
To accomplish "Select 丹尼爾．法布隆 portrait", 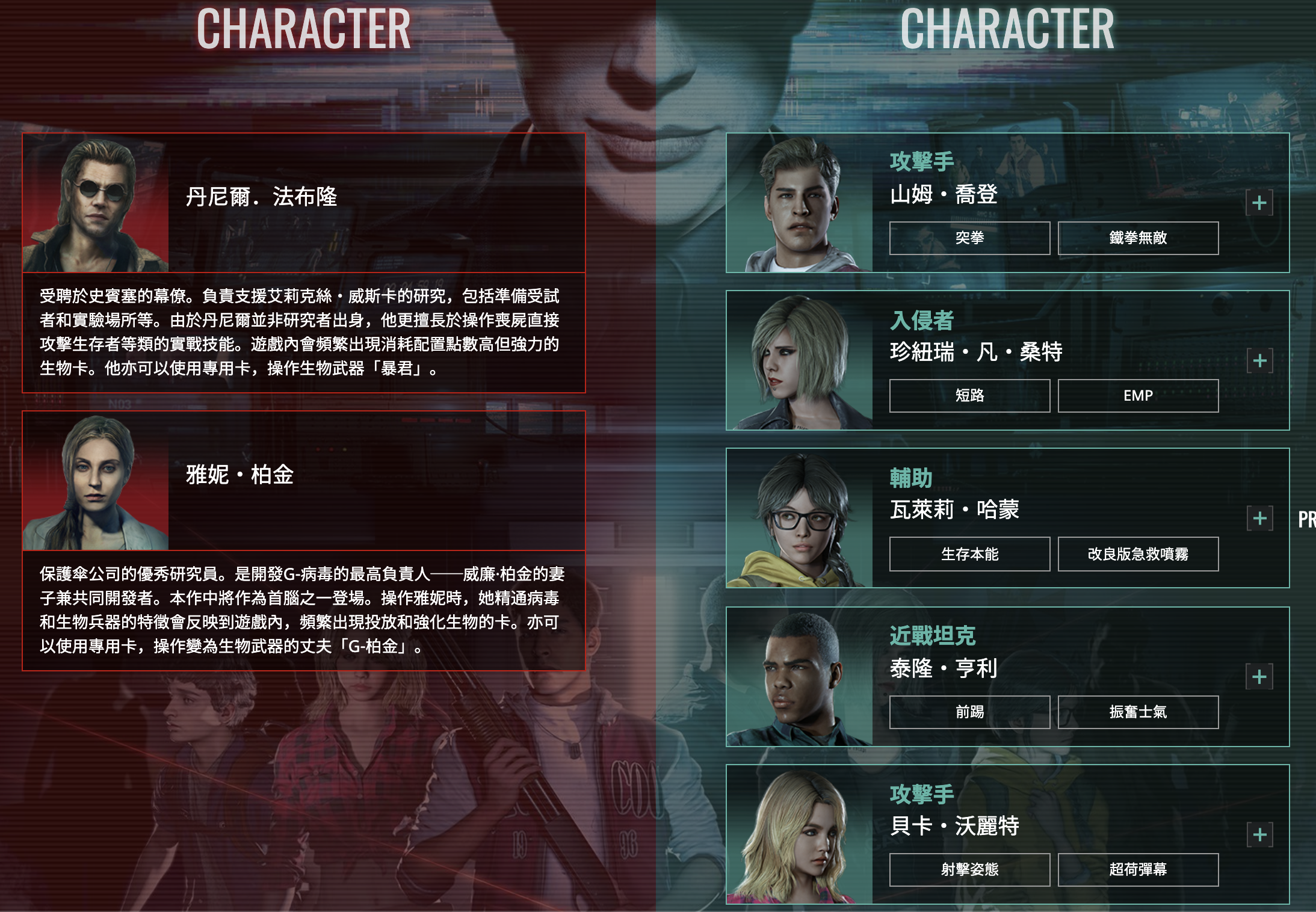I will click(96, 203).
